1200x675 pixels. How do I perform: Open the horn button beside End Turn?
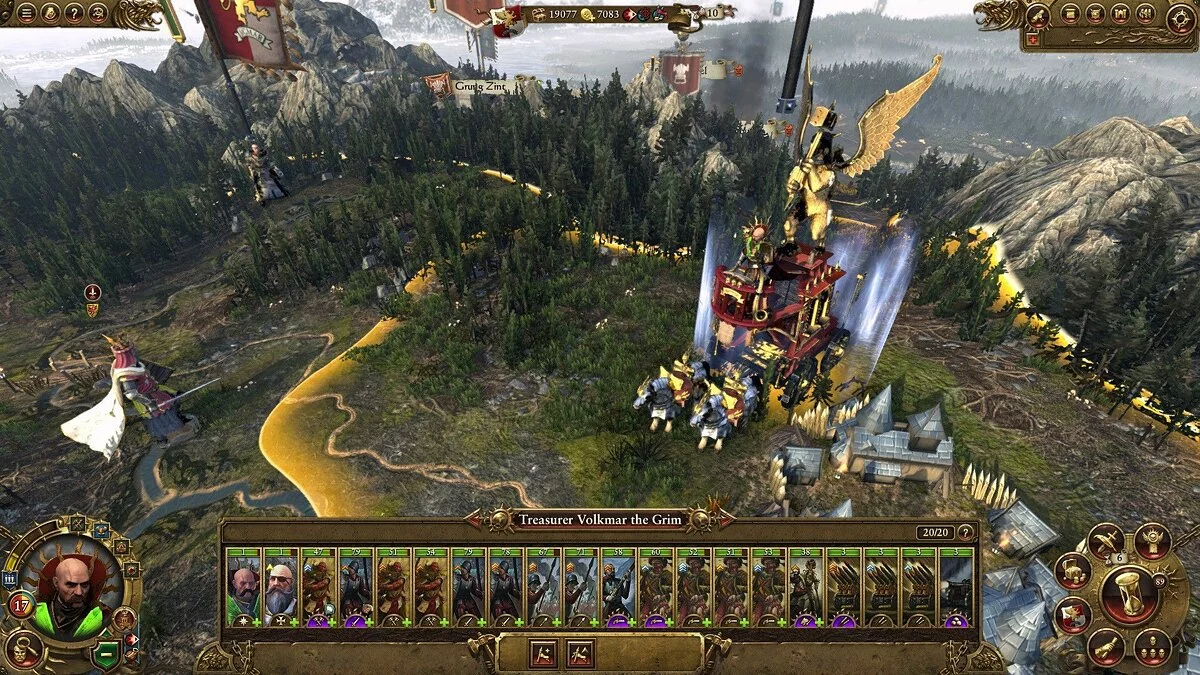coord(1105,647)
